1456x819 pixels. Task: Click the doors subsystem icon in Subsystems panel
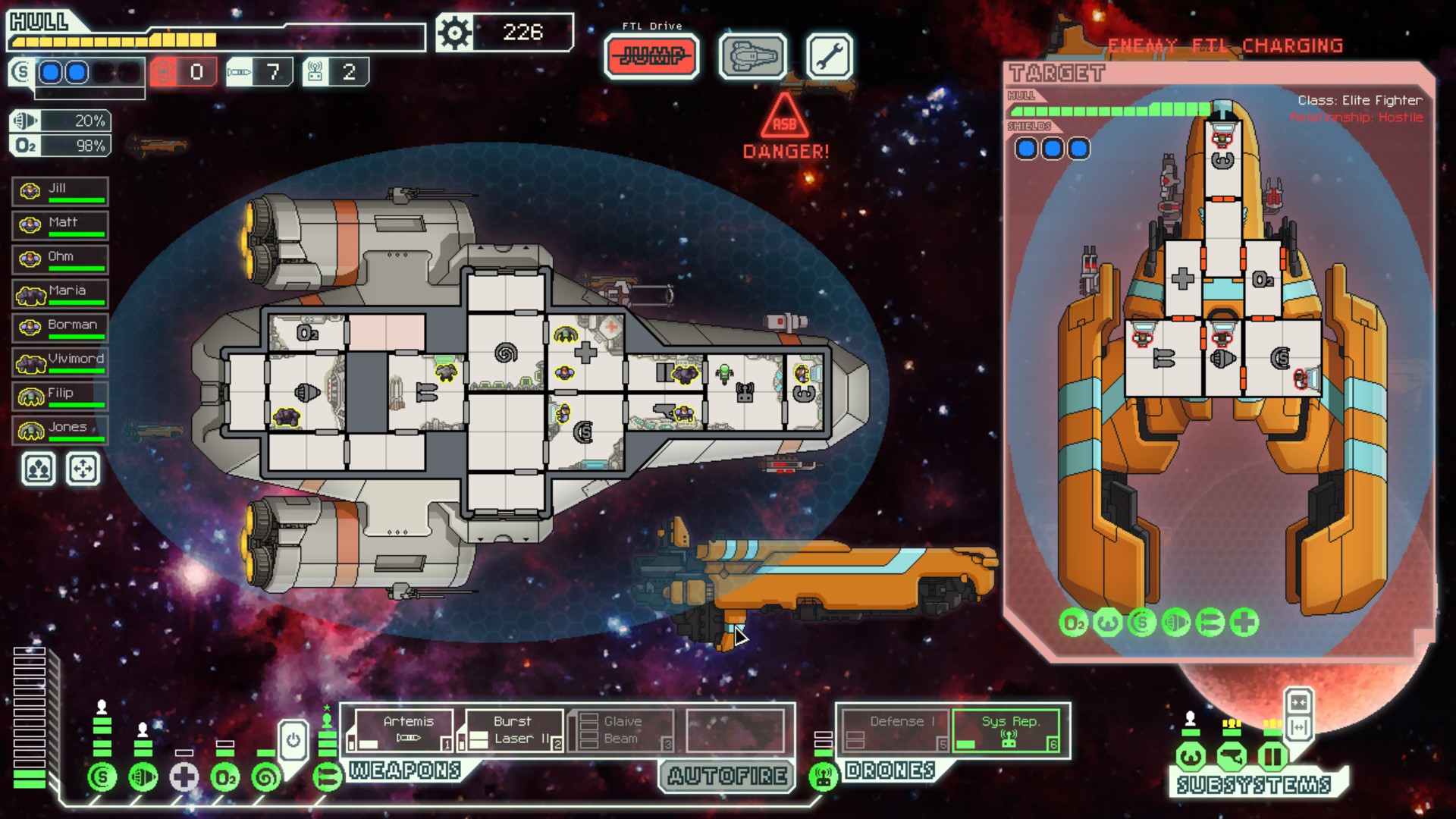pyautogui.click(x=1272, y=756)
